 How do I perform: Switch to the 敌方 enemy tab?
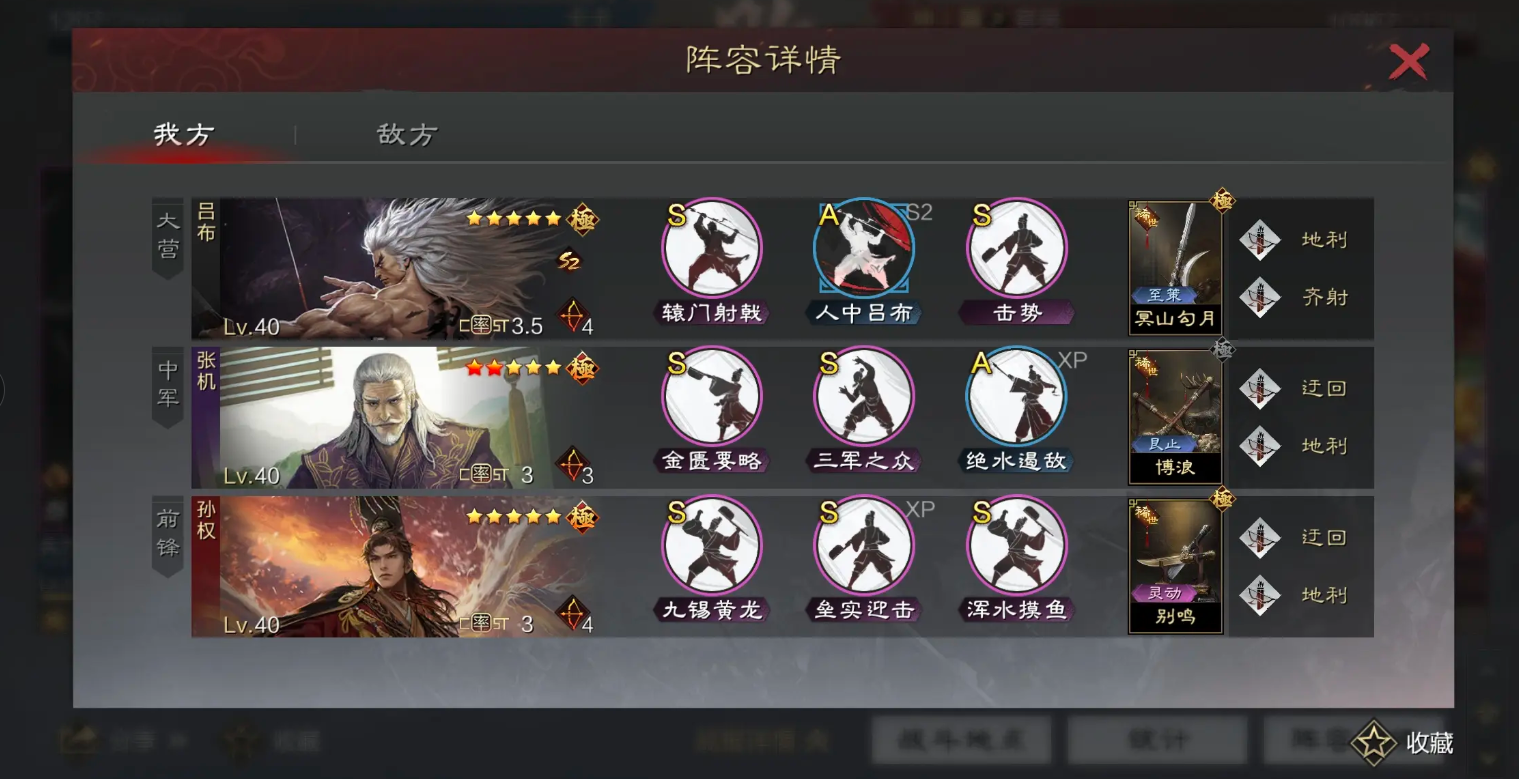point(404,135)
